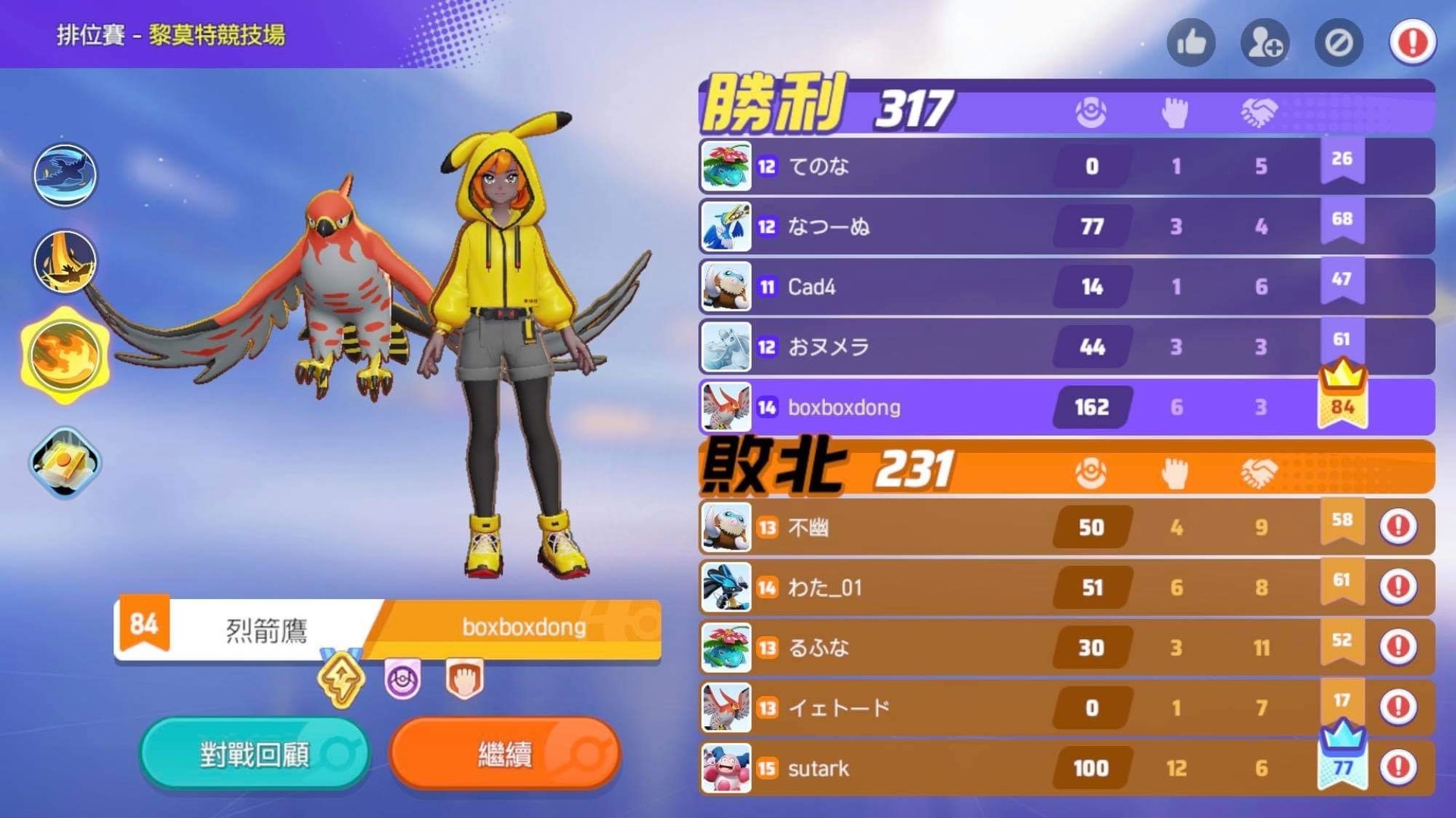1456x818 pixels.
Task: Click the thumbs-up commend icon
Action: point(1191,43)
